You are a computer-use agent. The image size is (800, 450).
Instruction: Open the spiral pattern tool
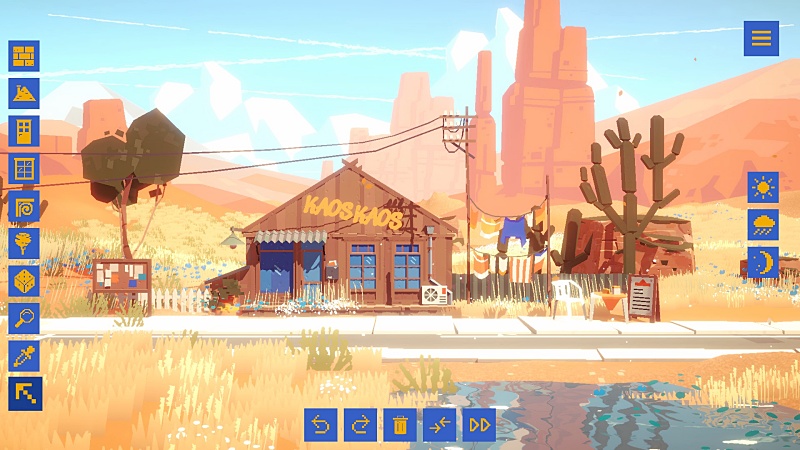click(x=24, y=206)
